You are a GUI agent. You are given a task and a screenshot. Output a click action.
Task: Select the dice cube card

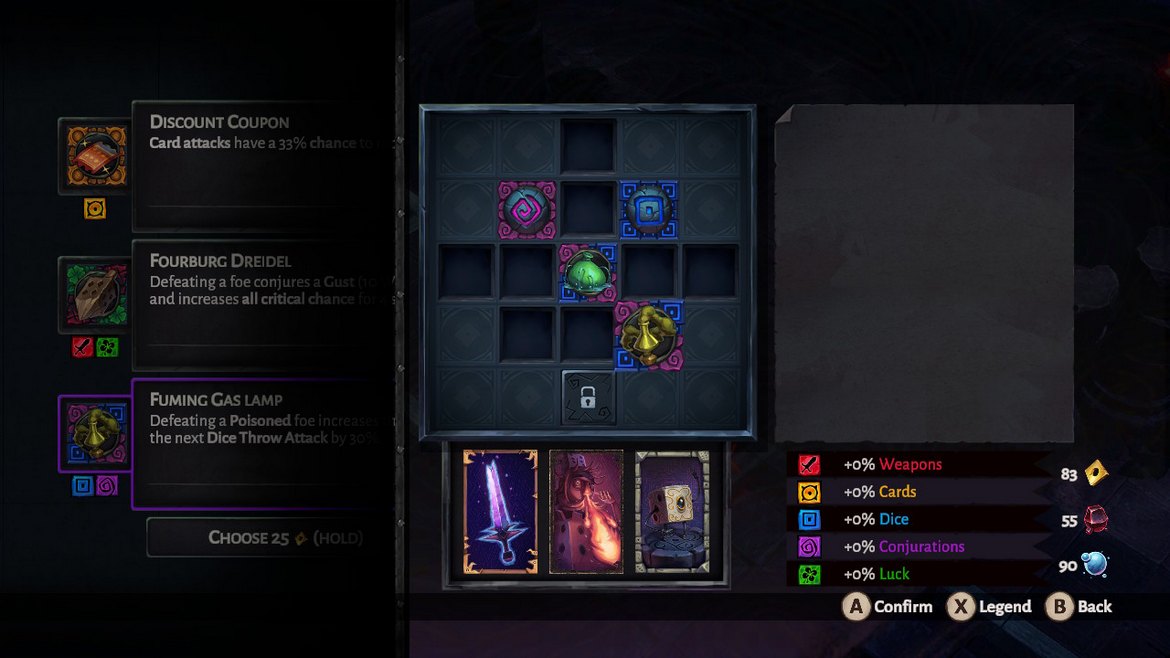point(672,512)
